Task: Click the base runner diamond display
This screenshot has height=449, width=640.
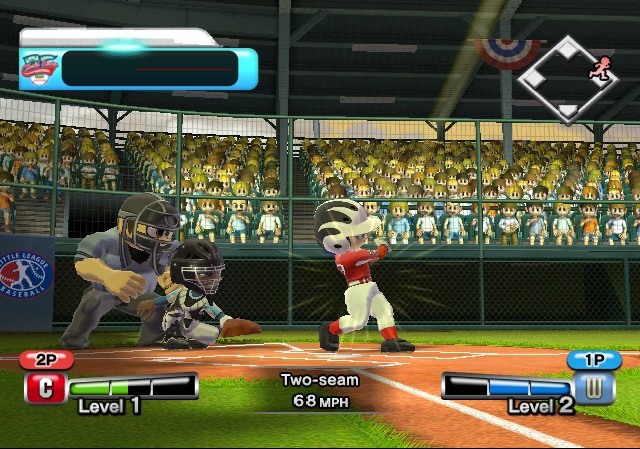Action: coord(567,79)
